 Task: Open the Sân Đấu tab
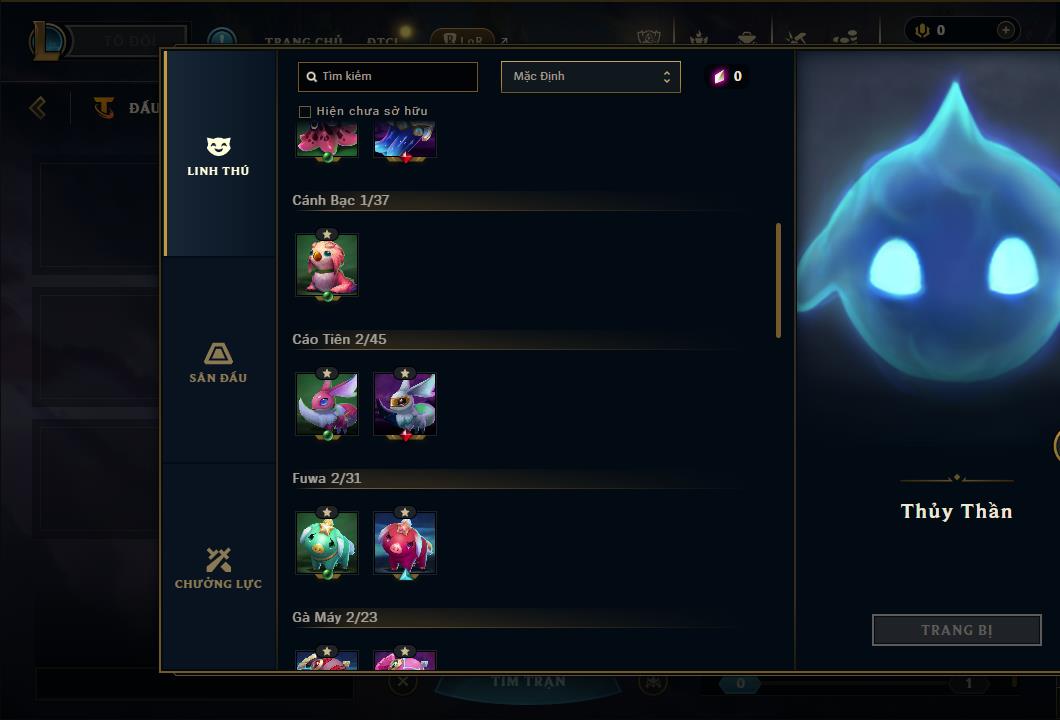(x=218, y=362)
